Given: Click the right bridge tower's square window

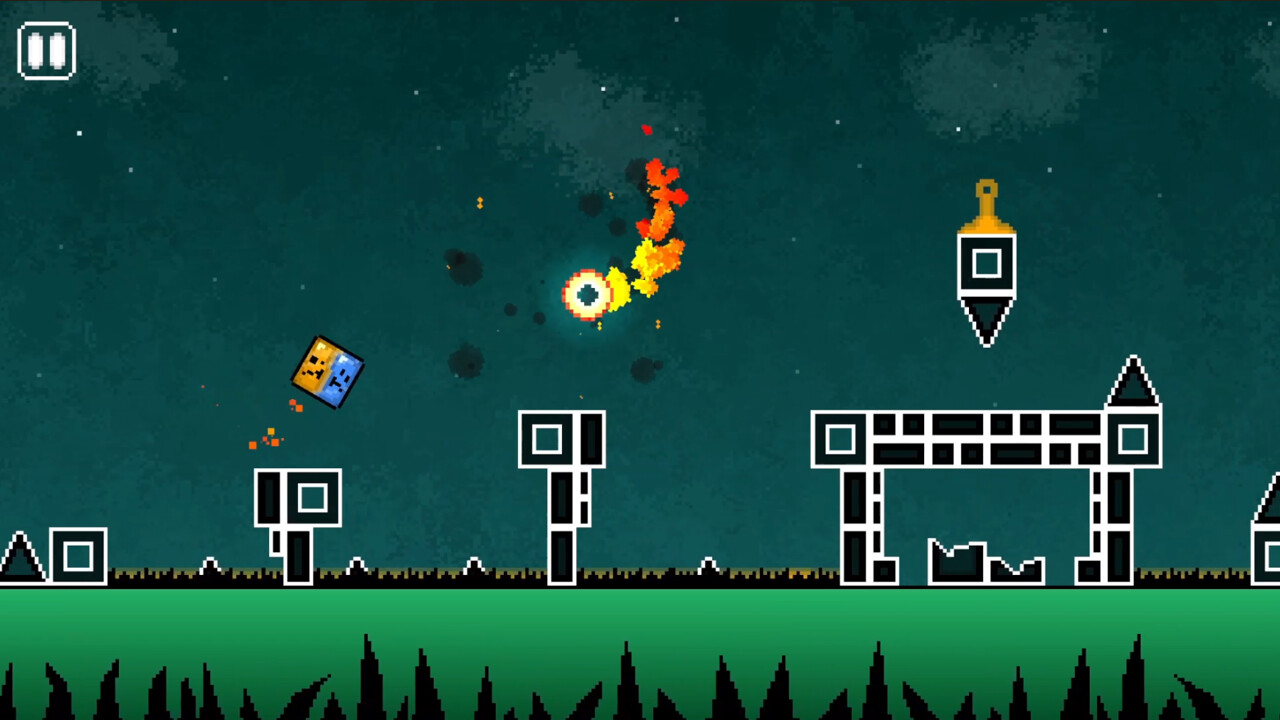Looking at the screenshot, I should (1135, 437).
